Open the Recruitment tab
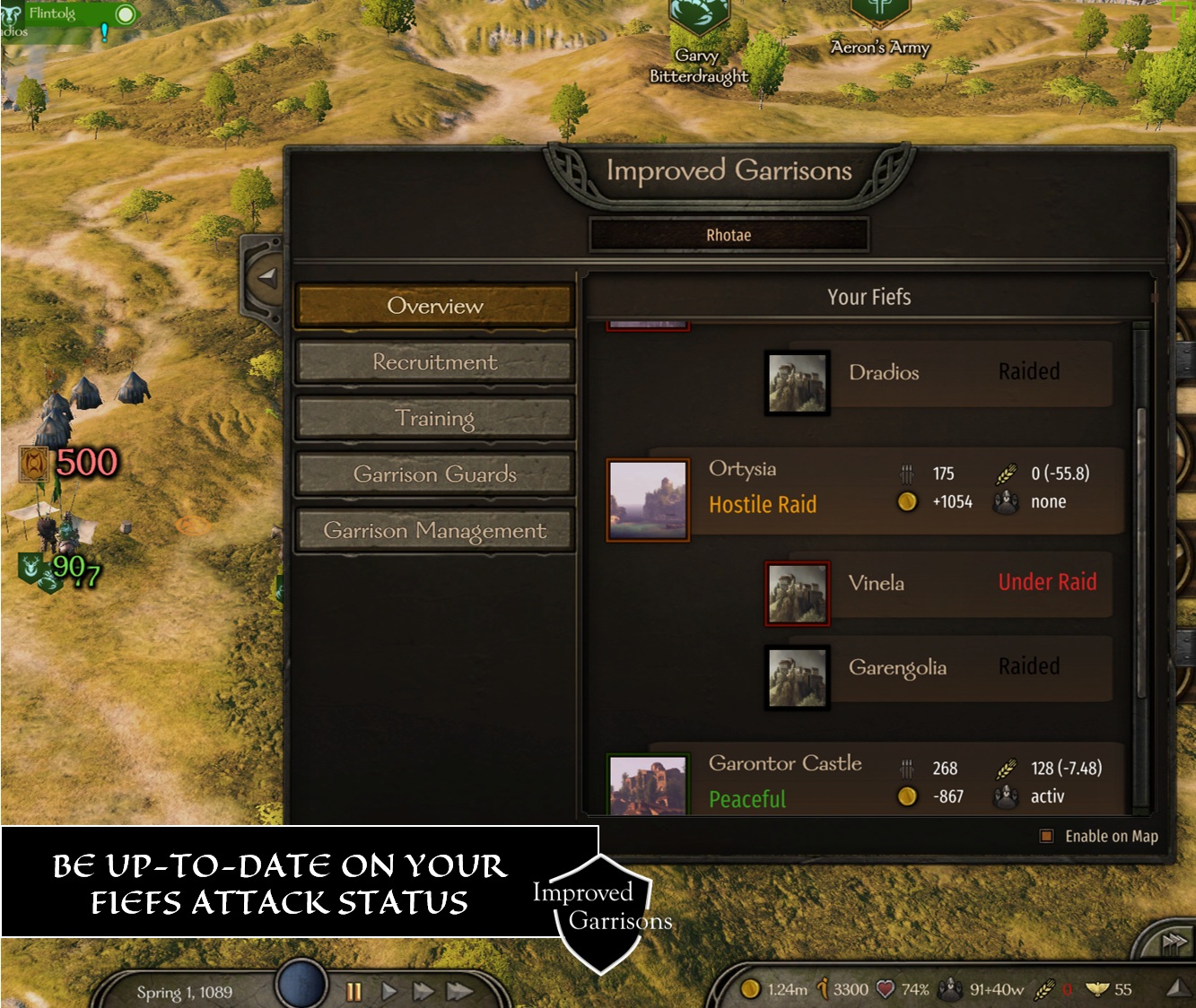Image resolution: width=1196 pixels, height=1008 pixels. tap(434, 362)
